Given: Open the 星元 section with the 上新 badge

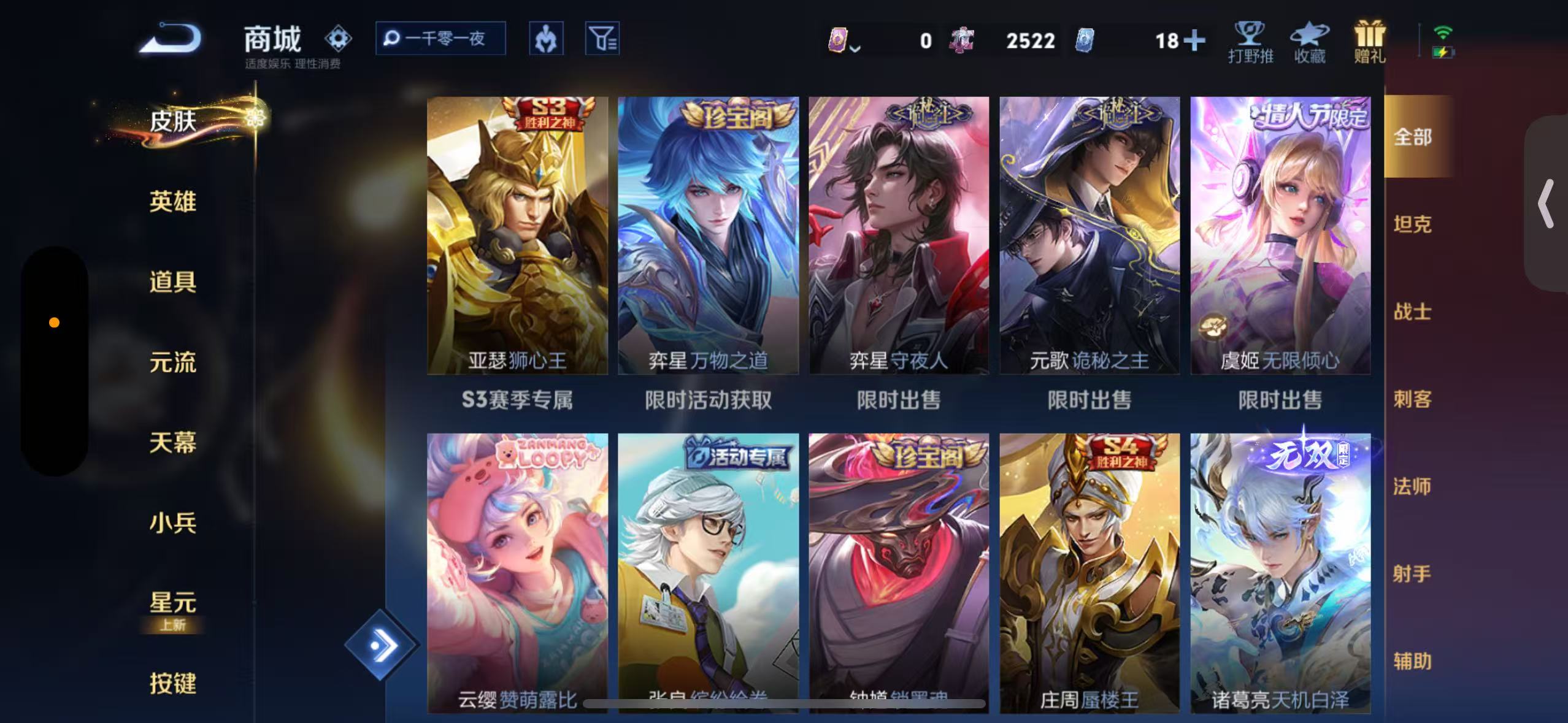Looking at the screenshot, I should pyautogui.click(x=172, y=604).
